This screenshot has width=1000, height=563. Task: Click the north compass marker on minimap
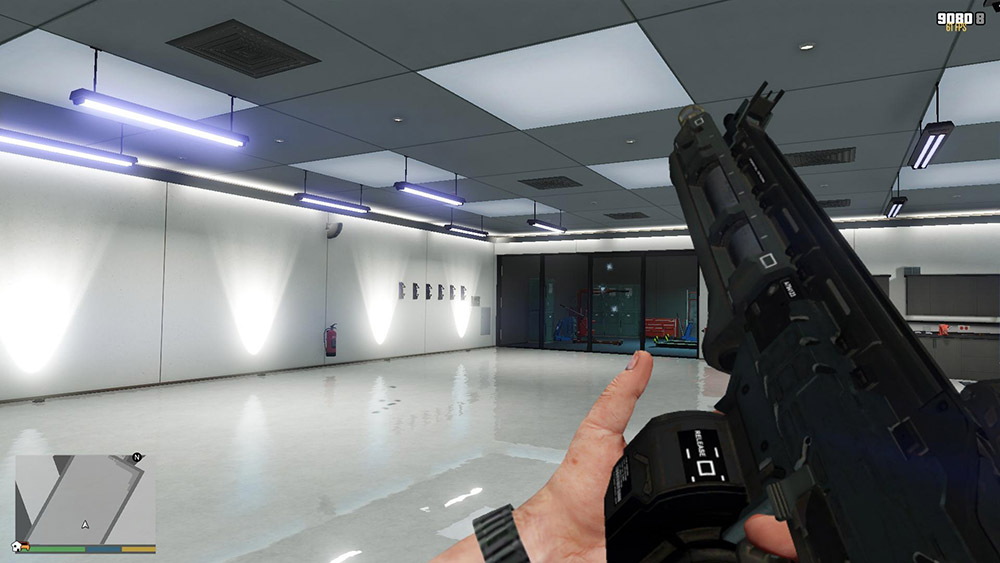pos(136,458)
